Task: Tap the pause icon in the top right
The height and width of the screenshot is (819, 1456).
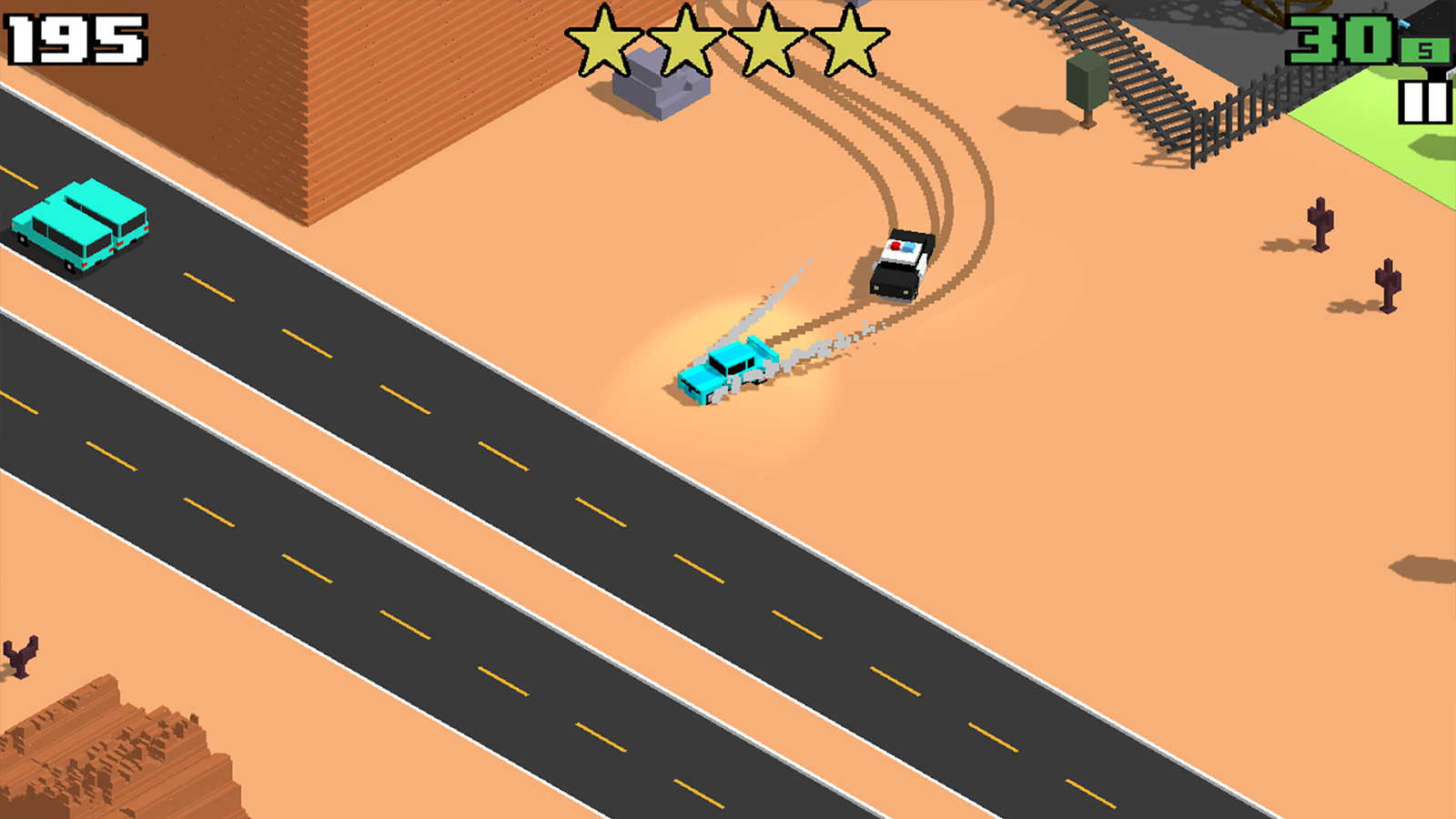Action: [x=1423, y=100]
